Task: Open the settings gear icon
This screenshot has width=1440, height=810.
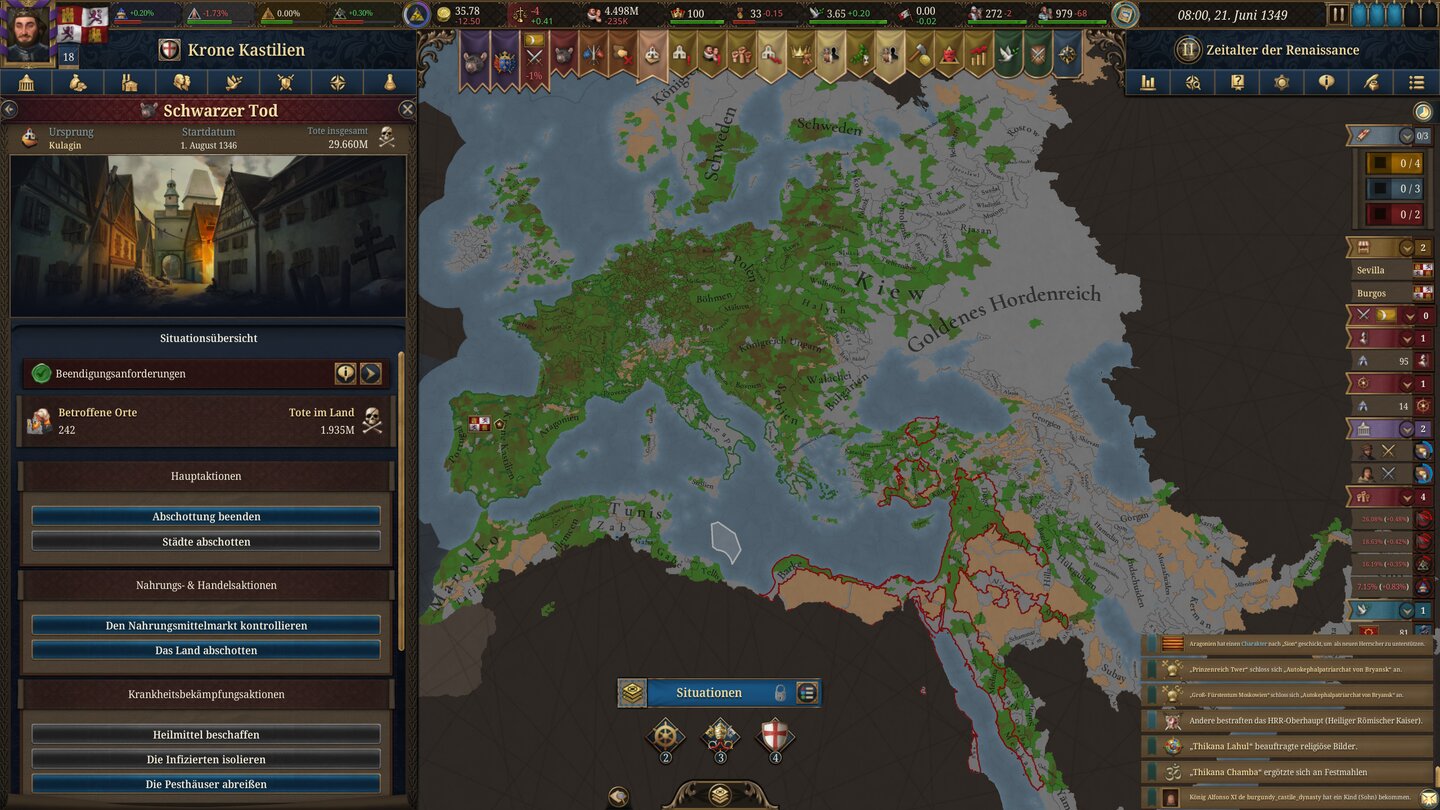Action: tap(1282, 85)
